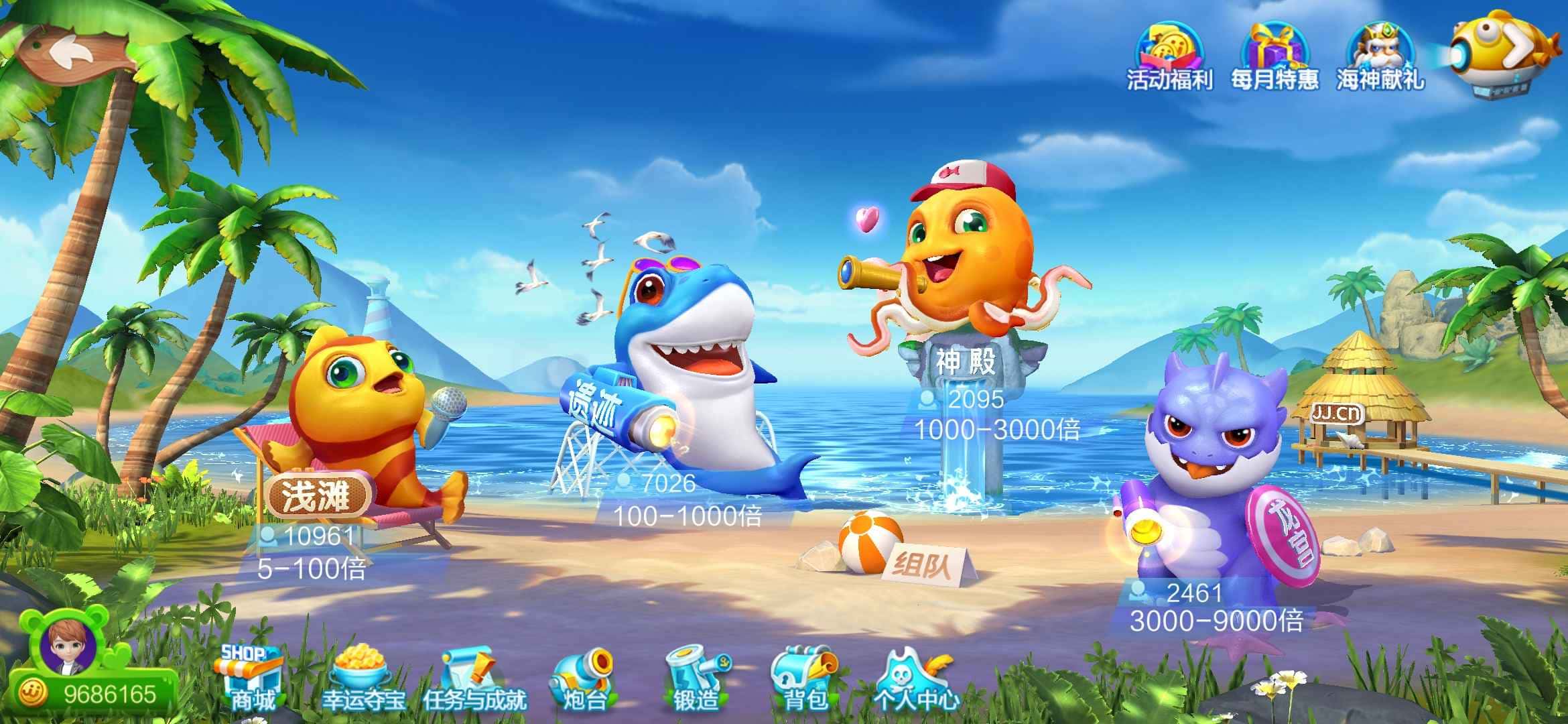Open the 每月特惠 monthly deals
This screenshot has width=1568, height=724.
click(x=1274, y=57)
